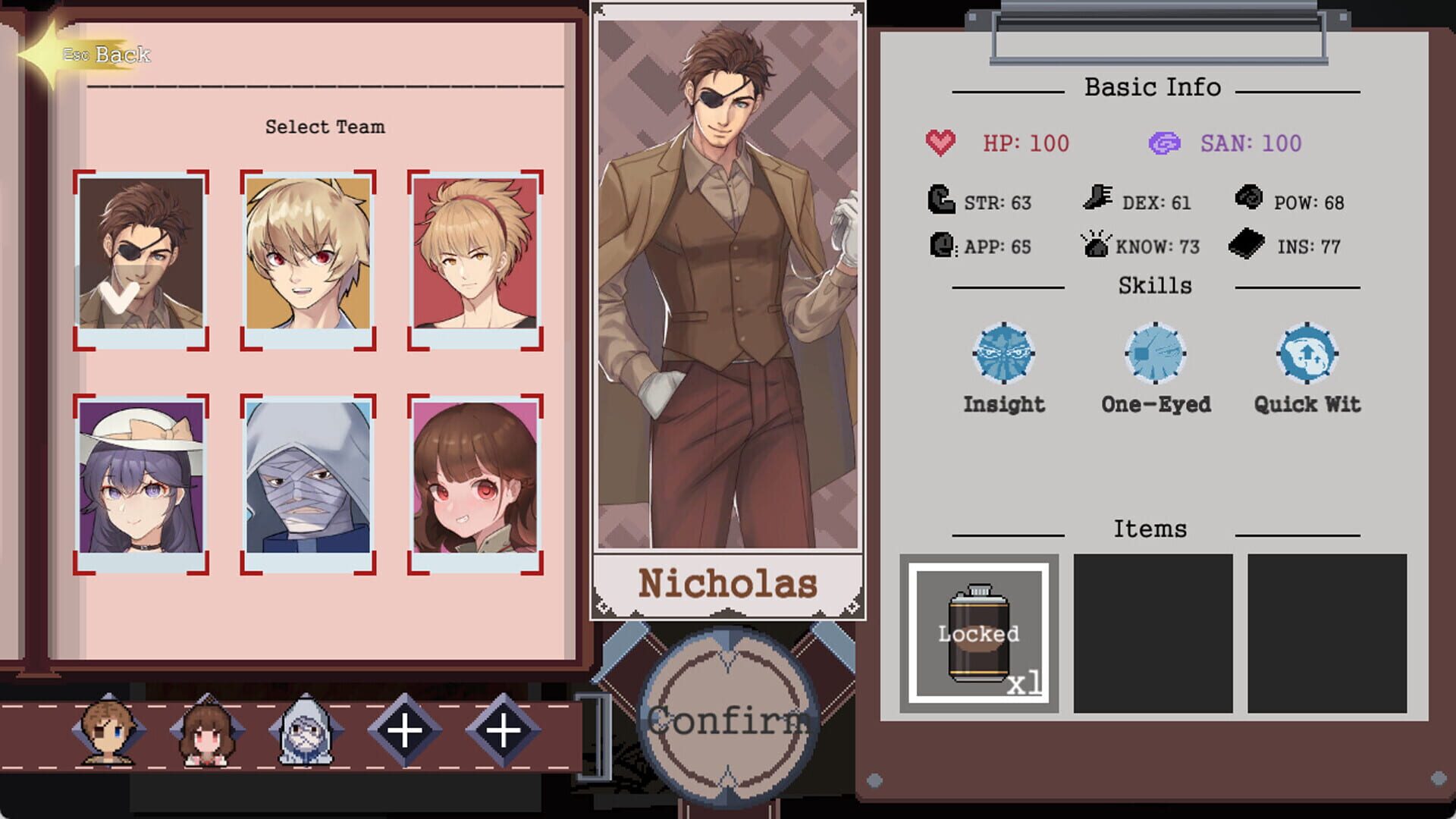This screenshot has width=1456, height=819.
Task: Select the STR flexing arm icon
Action: tap(940, 201)
